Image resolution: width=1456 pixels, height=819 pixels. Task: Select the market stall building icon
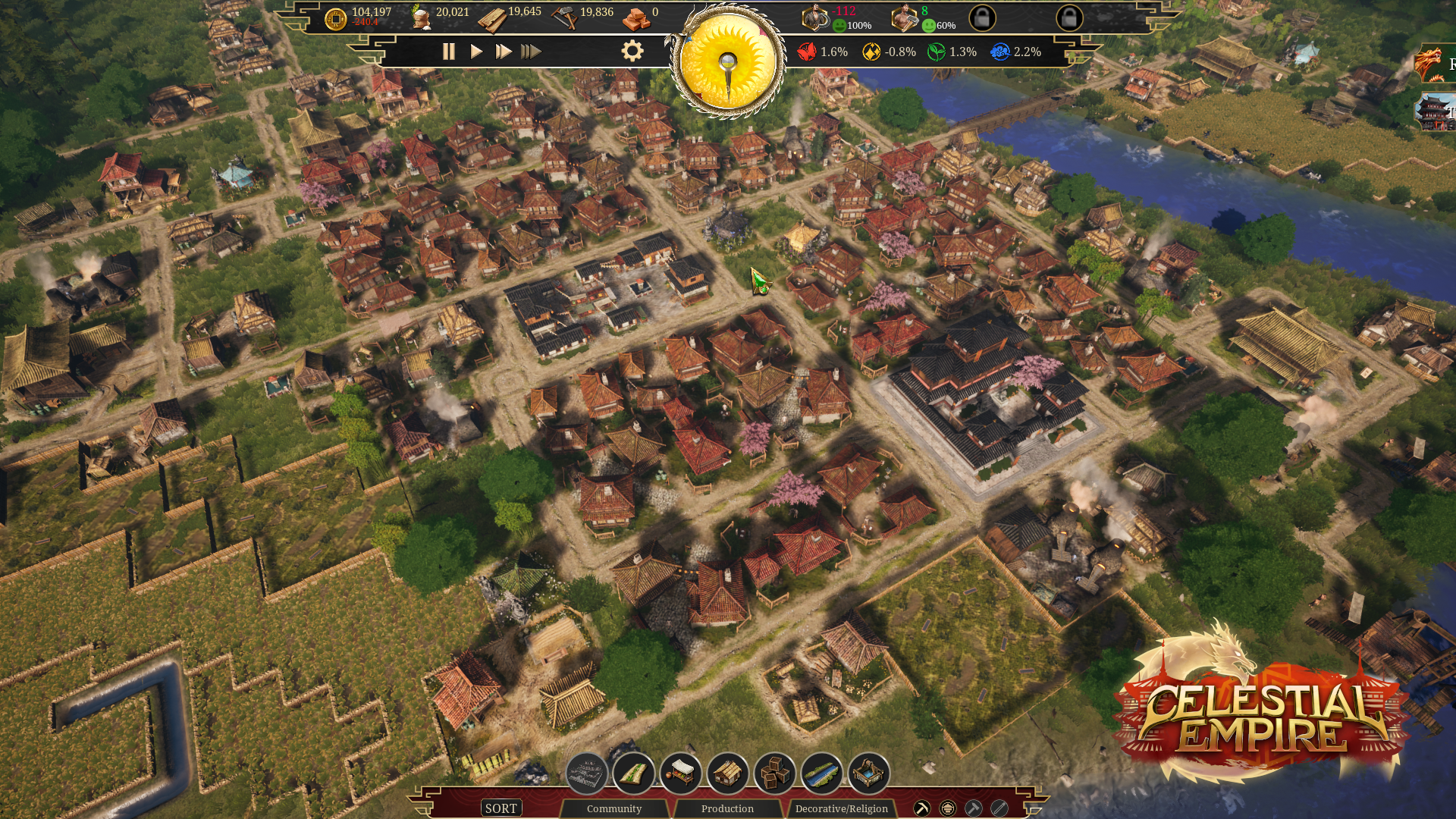[681, 773]
